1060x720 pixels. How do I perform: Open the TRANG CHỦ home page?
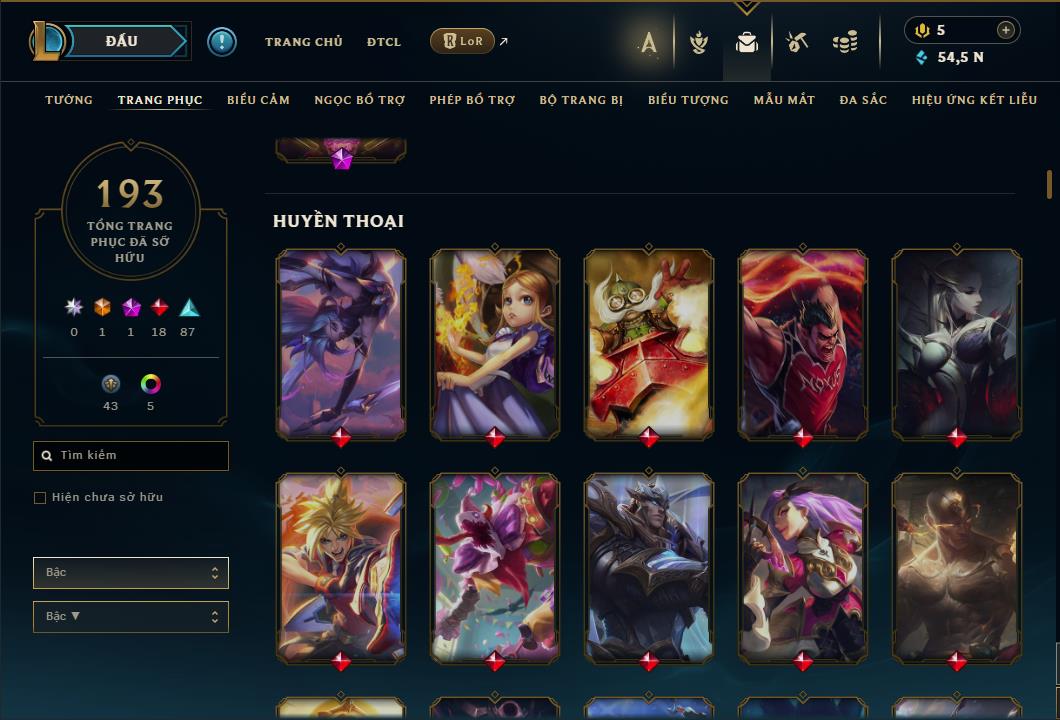303,42
